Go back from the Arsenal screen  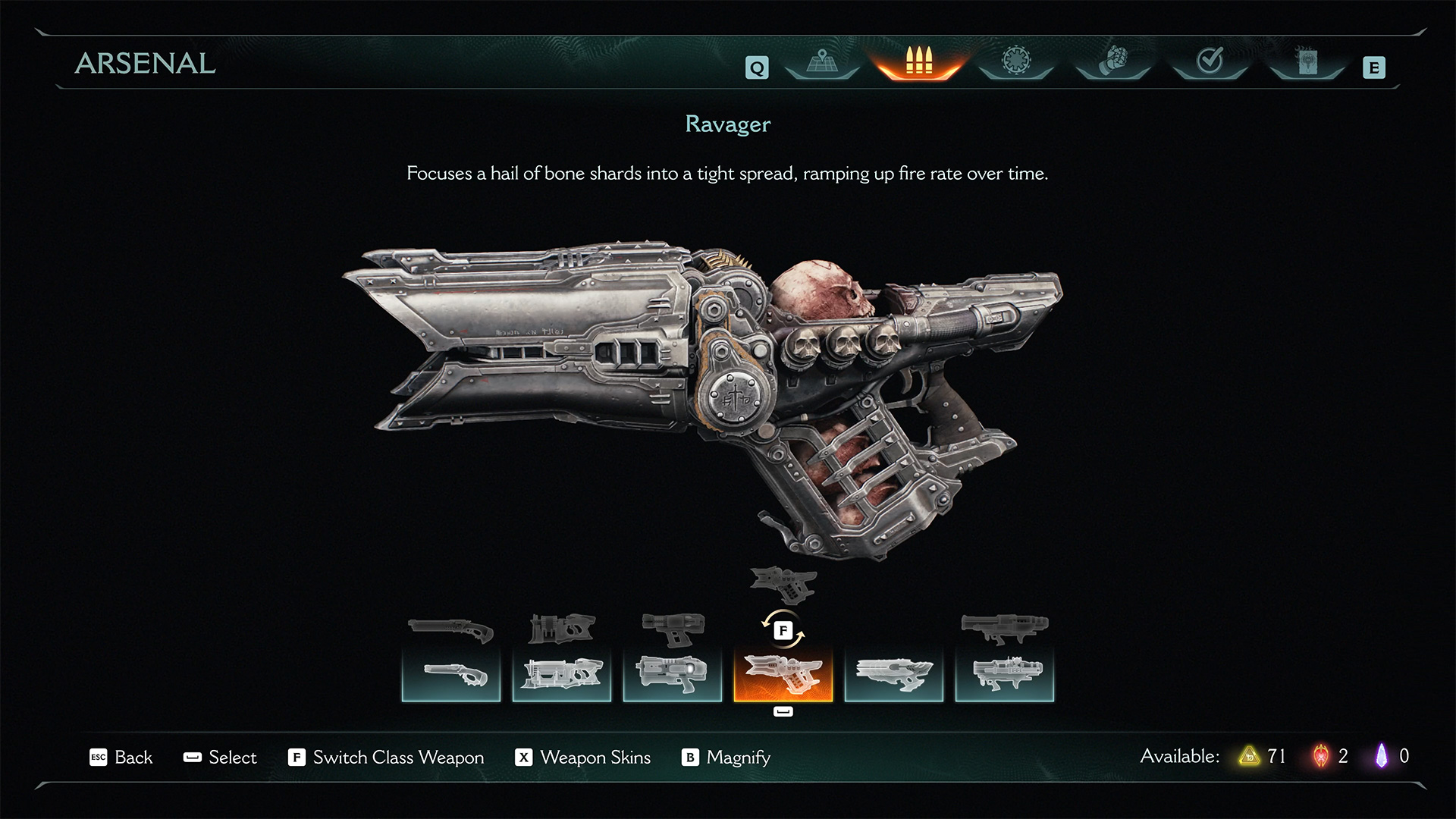(x=121, y=758)
